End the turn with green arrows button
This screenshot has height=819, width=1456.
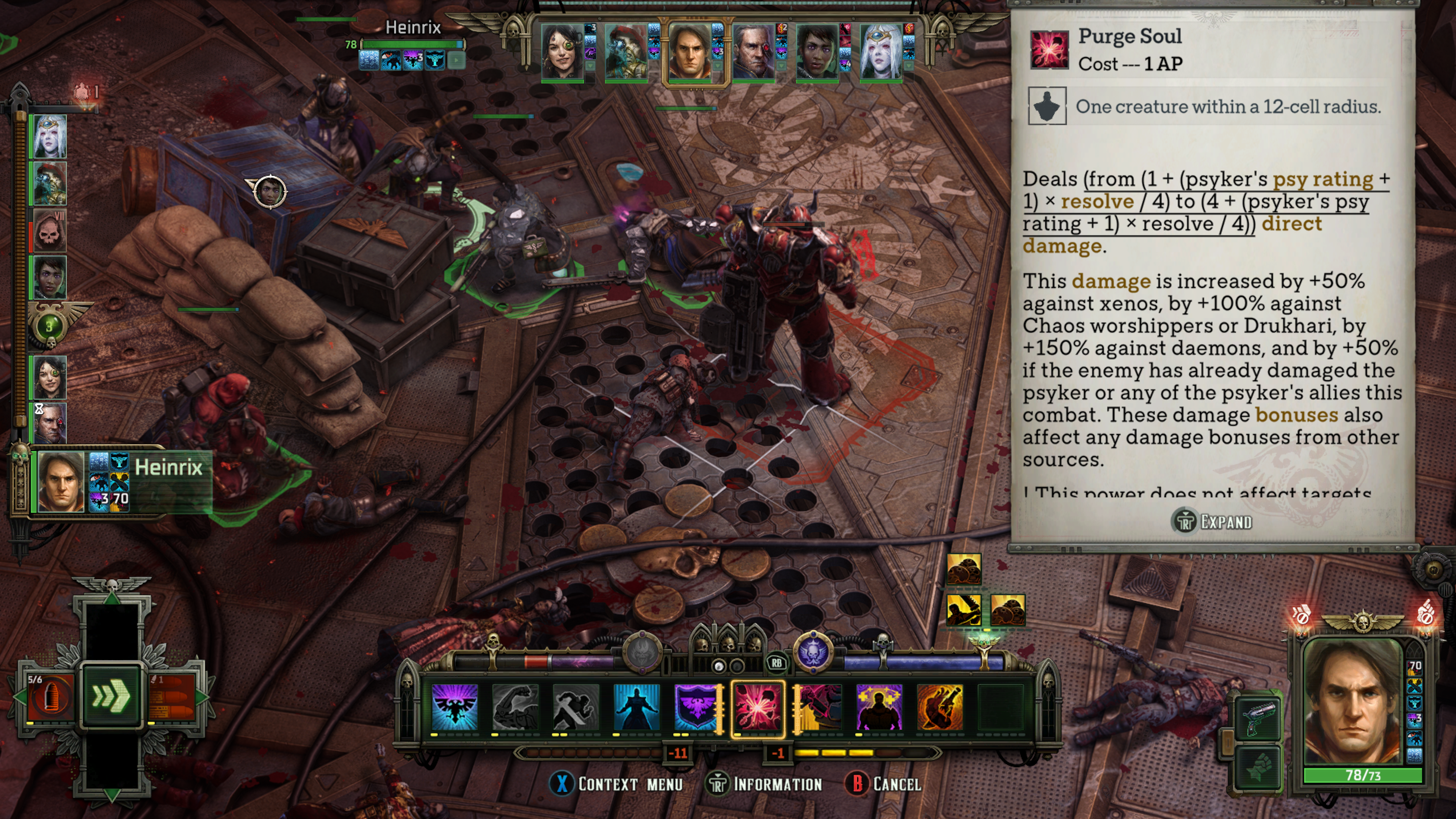tap(111, 696)
